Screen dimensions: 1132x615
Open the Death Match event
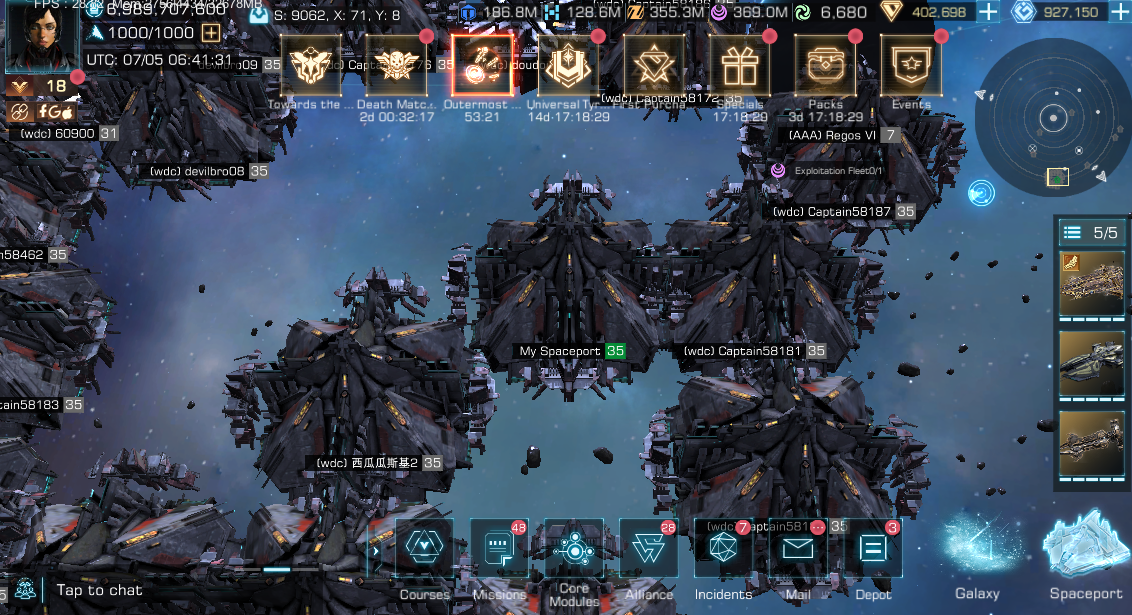tap(396, 66)
